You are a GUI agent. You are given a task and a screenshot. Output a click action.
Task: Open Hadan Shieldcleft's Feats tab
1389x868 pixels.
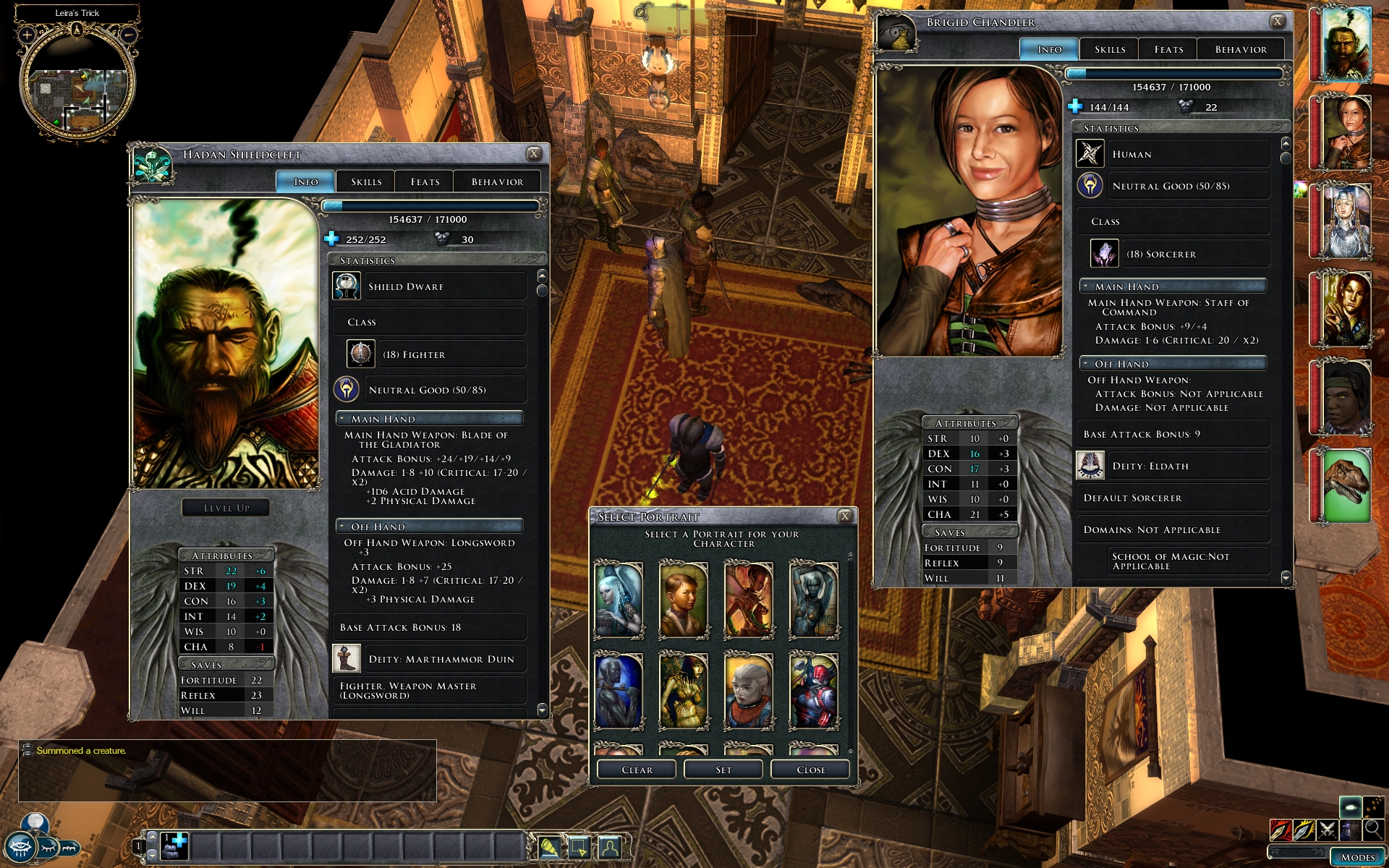(425, 182)
